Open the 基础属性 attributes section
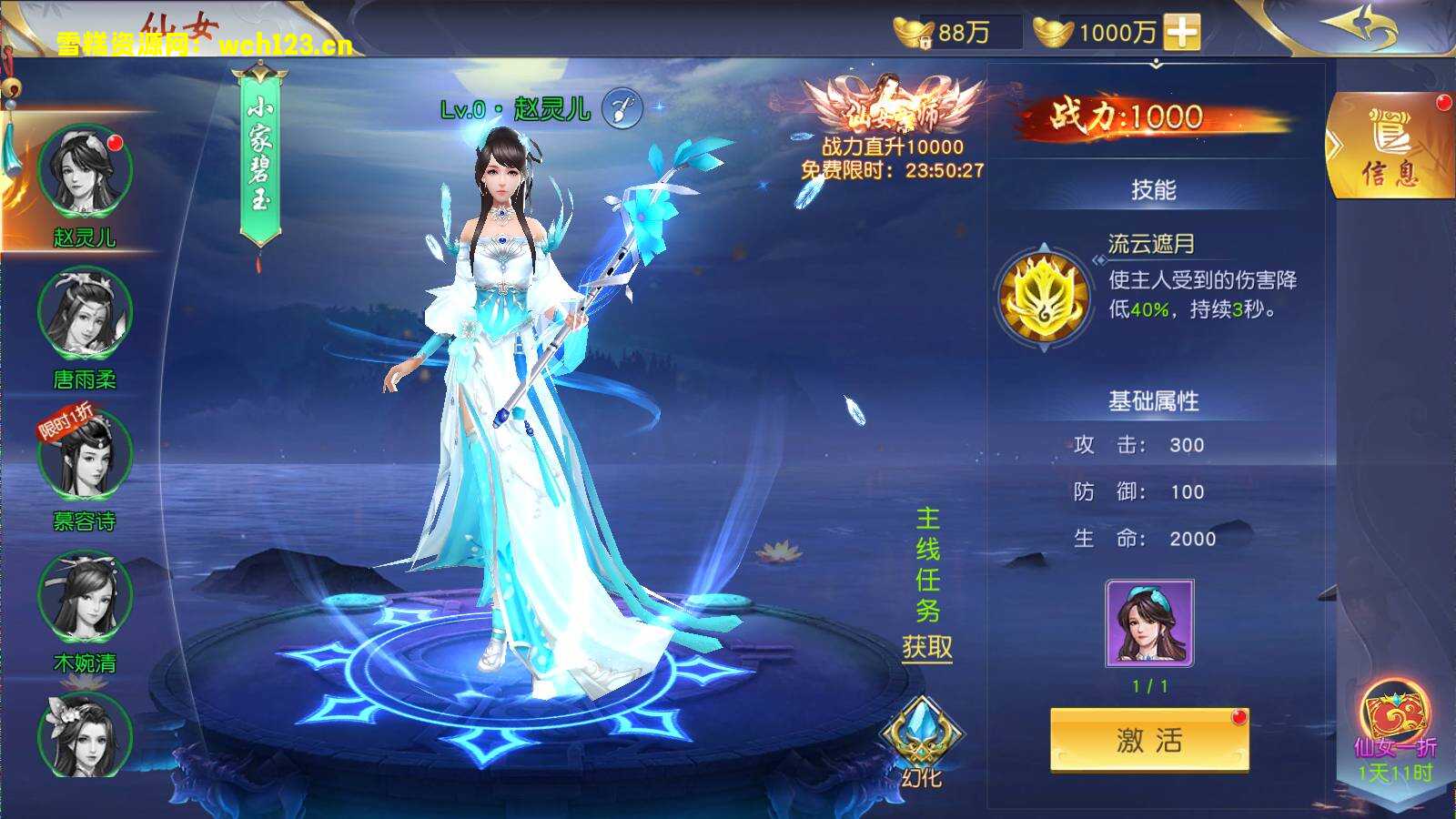The image size is (1456, 819). (1153, 399)
